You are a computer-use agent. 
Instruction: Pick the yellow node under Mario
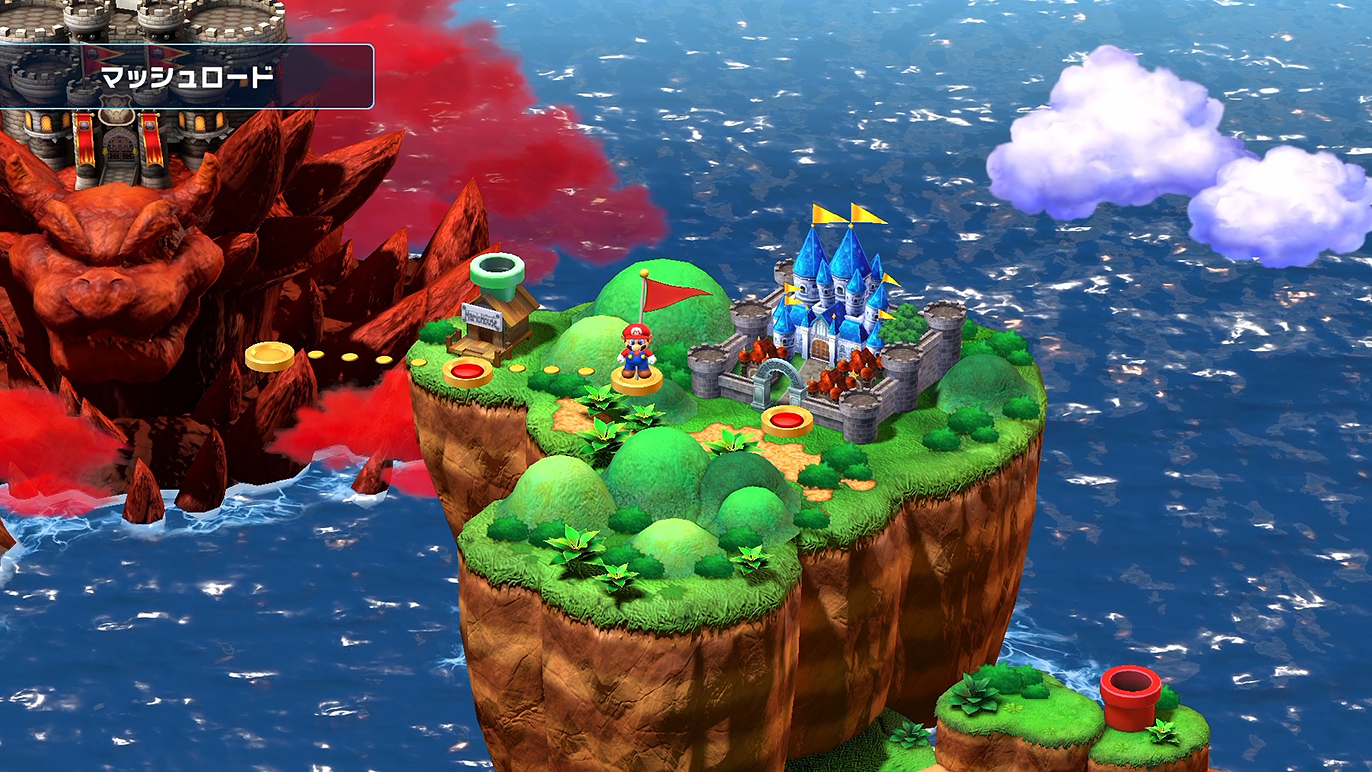click(x=637, y=379)
